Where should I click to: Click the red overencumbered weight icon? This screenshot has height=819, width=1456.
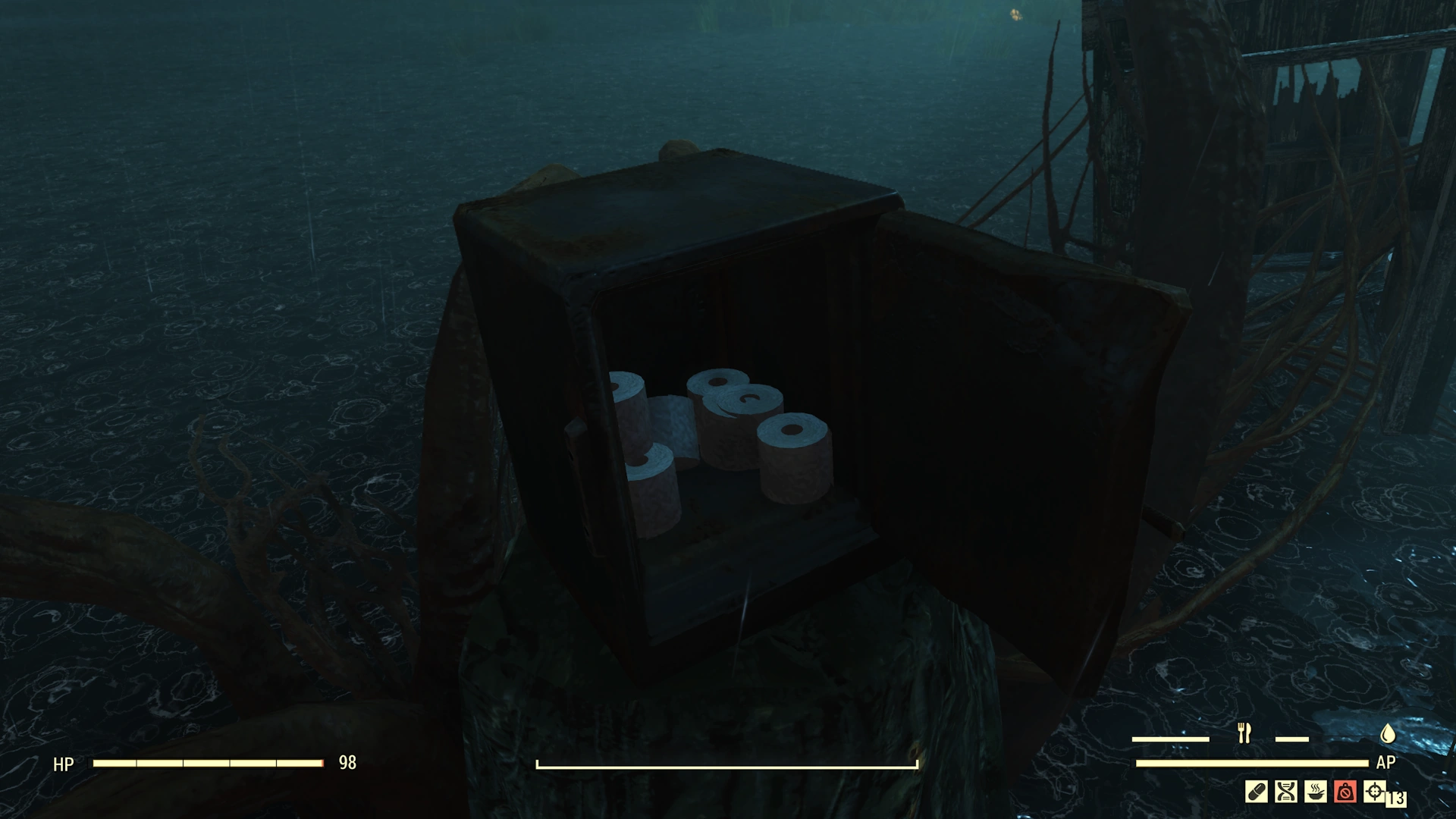(x=1345, y=792)
